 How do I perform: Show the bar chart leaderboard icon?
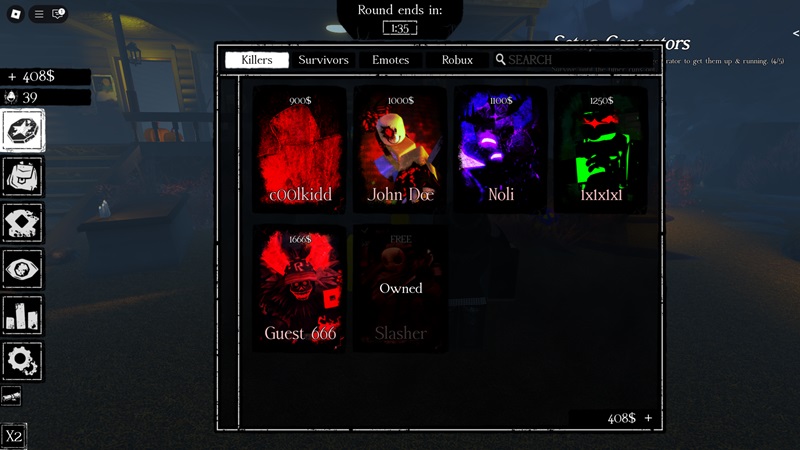tap(23, 314)
